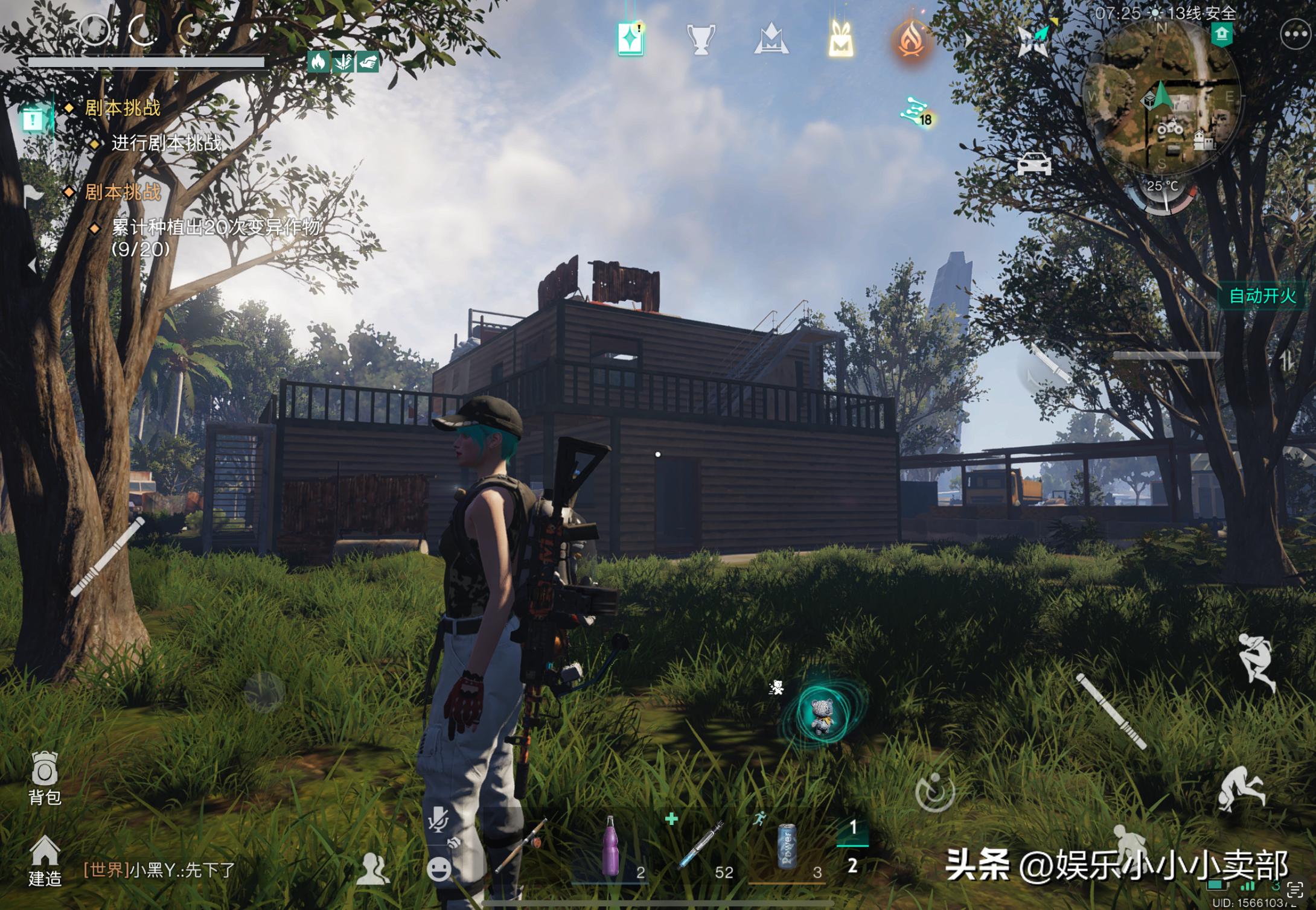Open the circular minimap

coord(1162,104)
